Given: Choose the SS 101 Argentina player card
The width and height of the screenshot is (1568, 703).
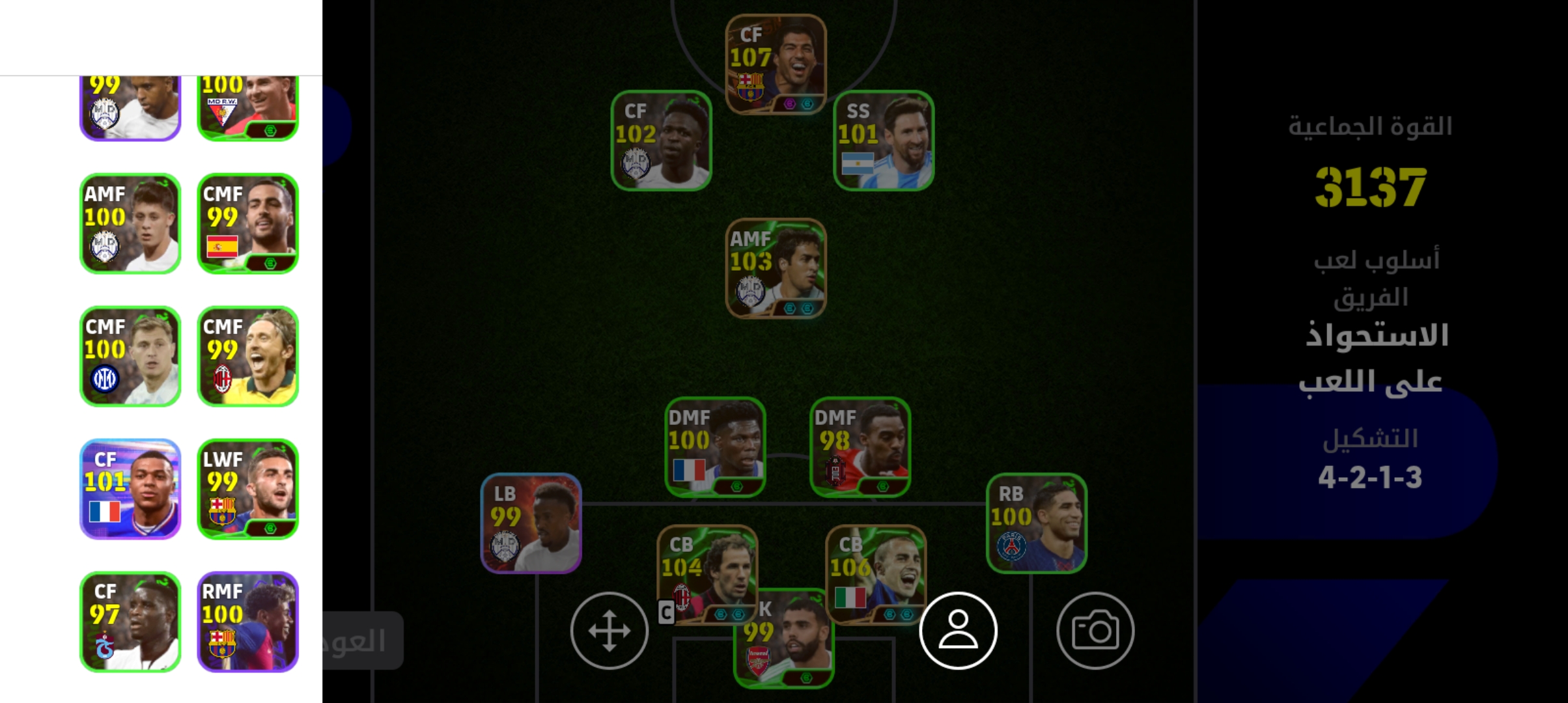Looking at the screenshot, I should [884, 141].
